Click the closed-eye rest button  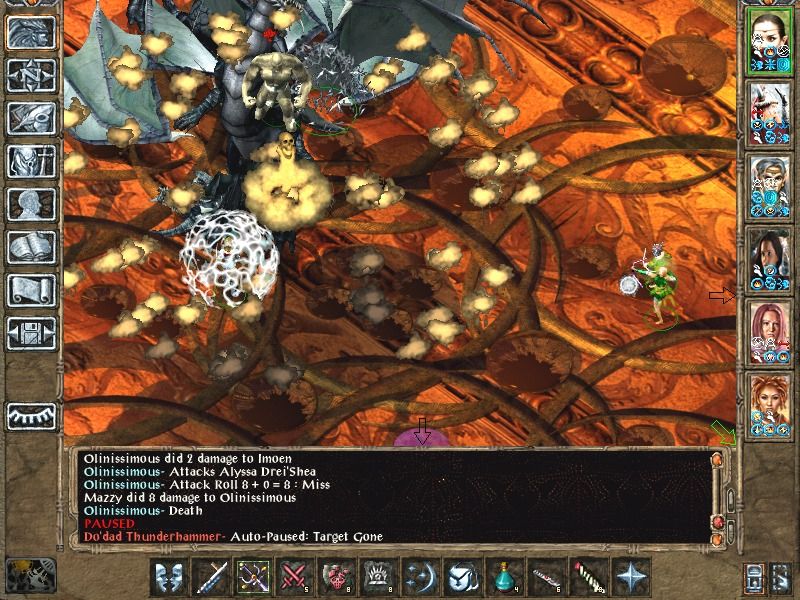(x=31, y=415)
